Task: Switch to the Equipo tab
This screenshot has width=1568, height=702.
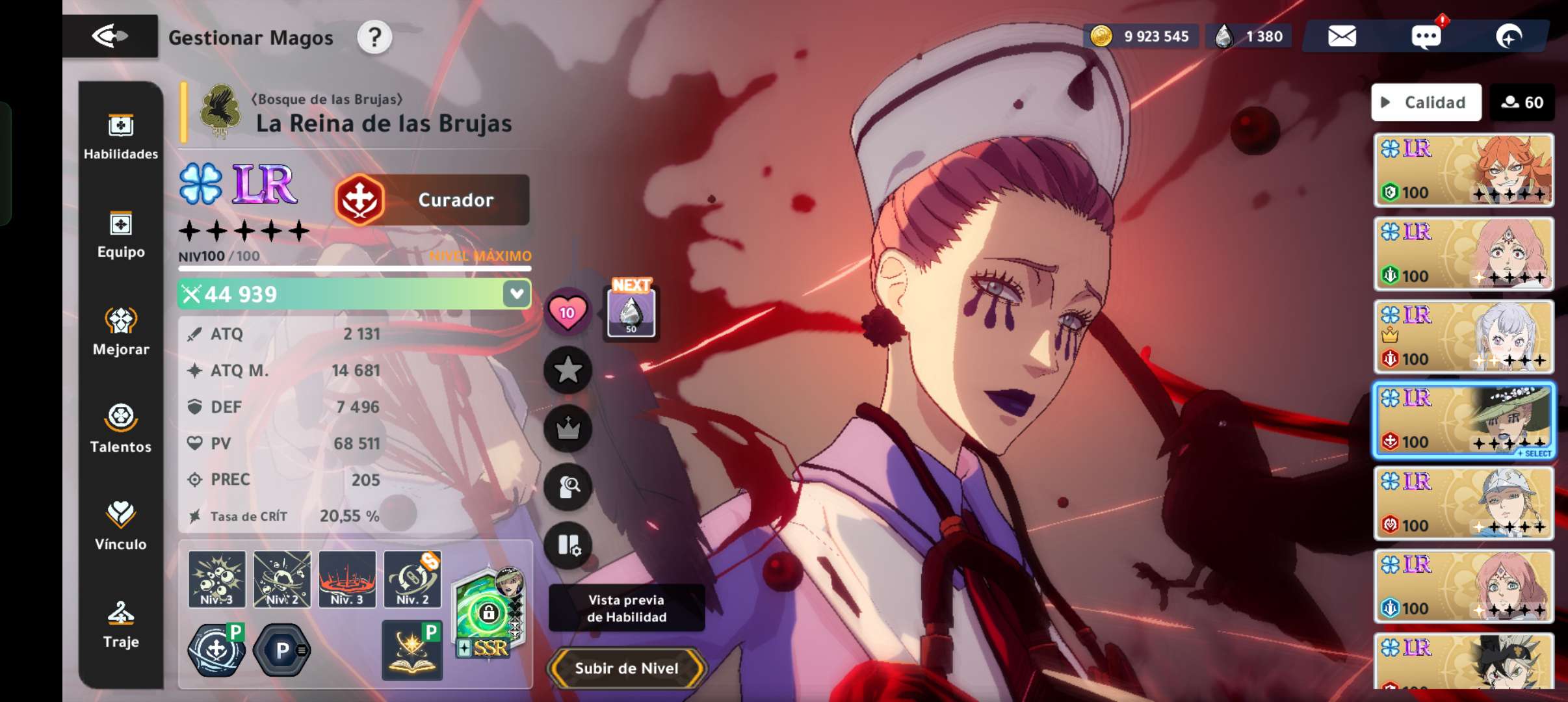Action: coord(121,235)
